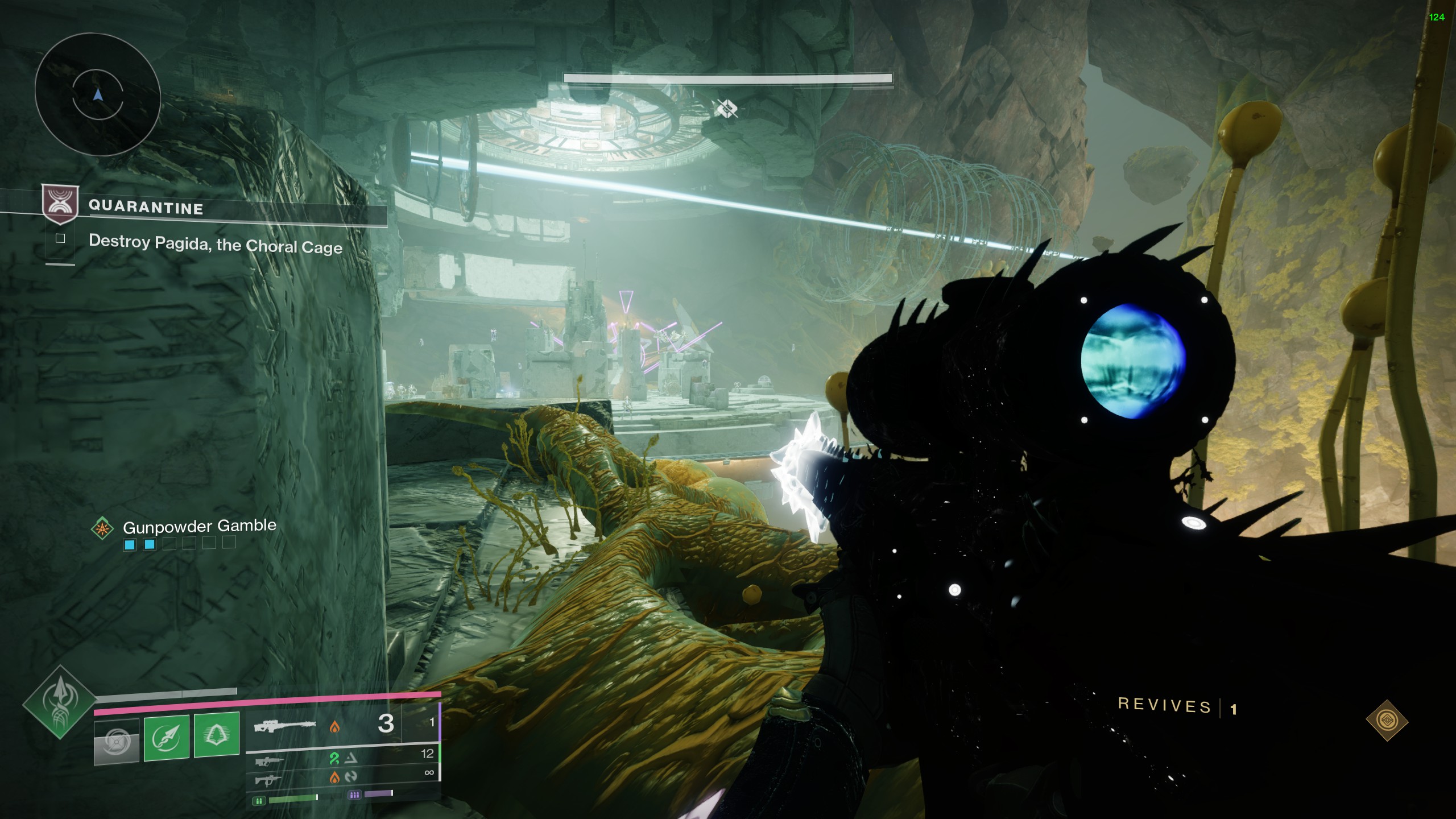Image resolution: width=1456 pixels, height=819 pixels.
Task: Click the boss immunity marker icon
Action: [x=726, y=108]
